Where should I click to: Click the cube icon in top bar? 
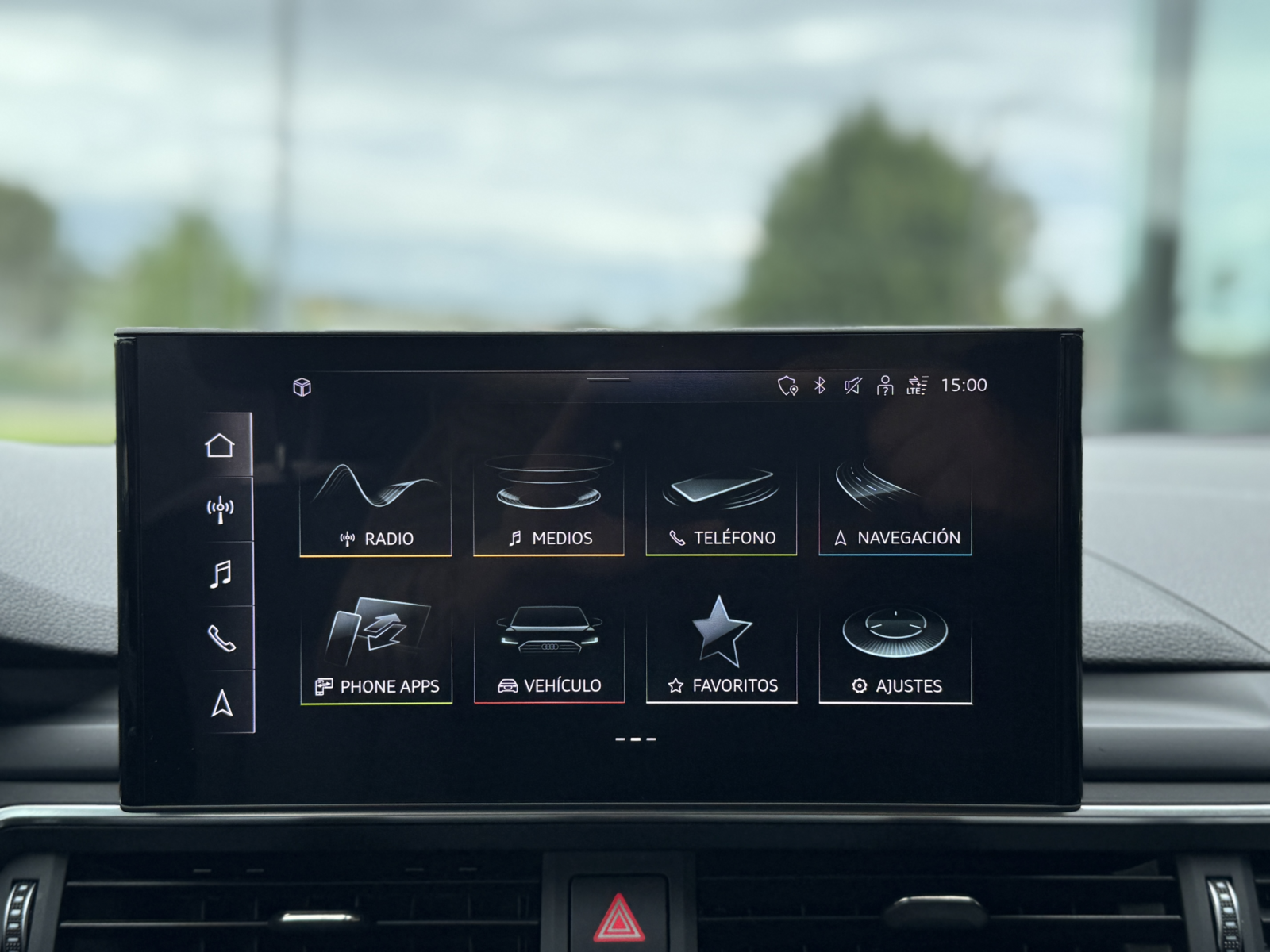(x=302, y=387)
